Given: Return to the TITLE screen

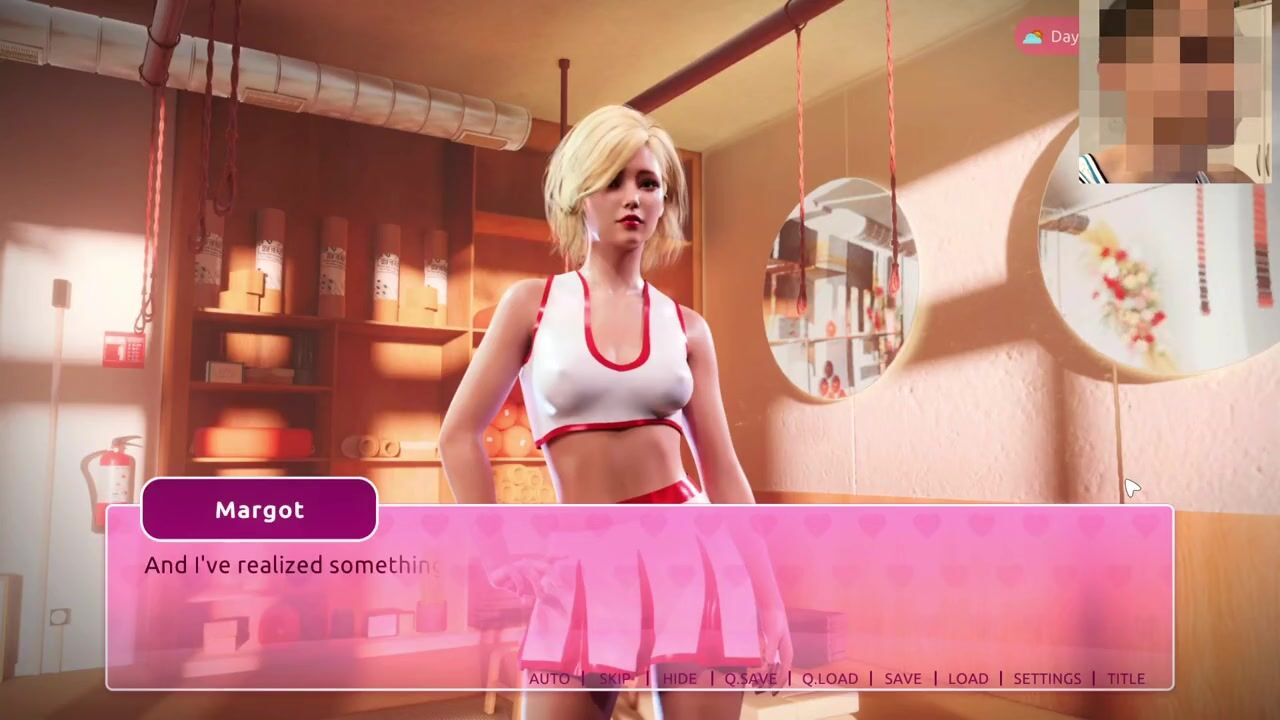Looking at the screenshot, I should [1125, 678].
